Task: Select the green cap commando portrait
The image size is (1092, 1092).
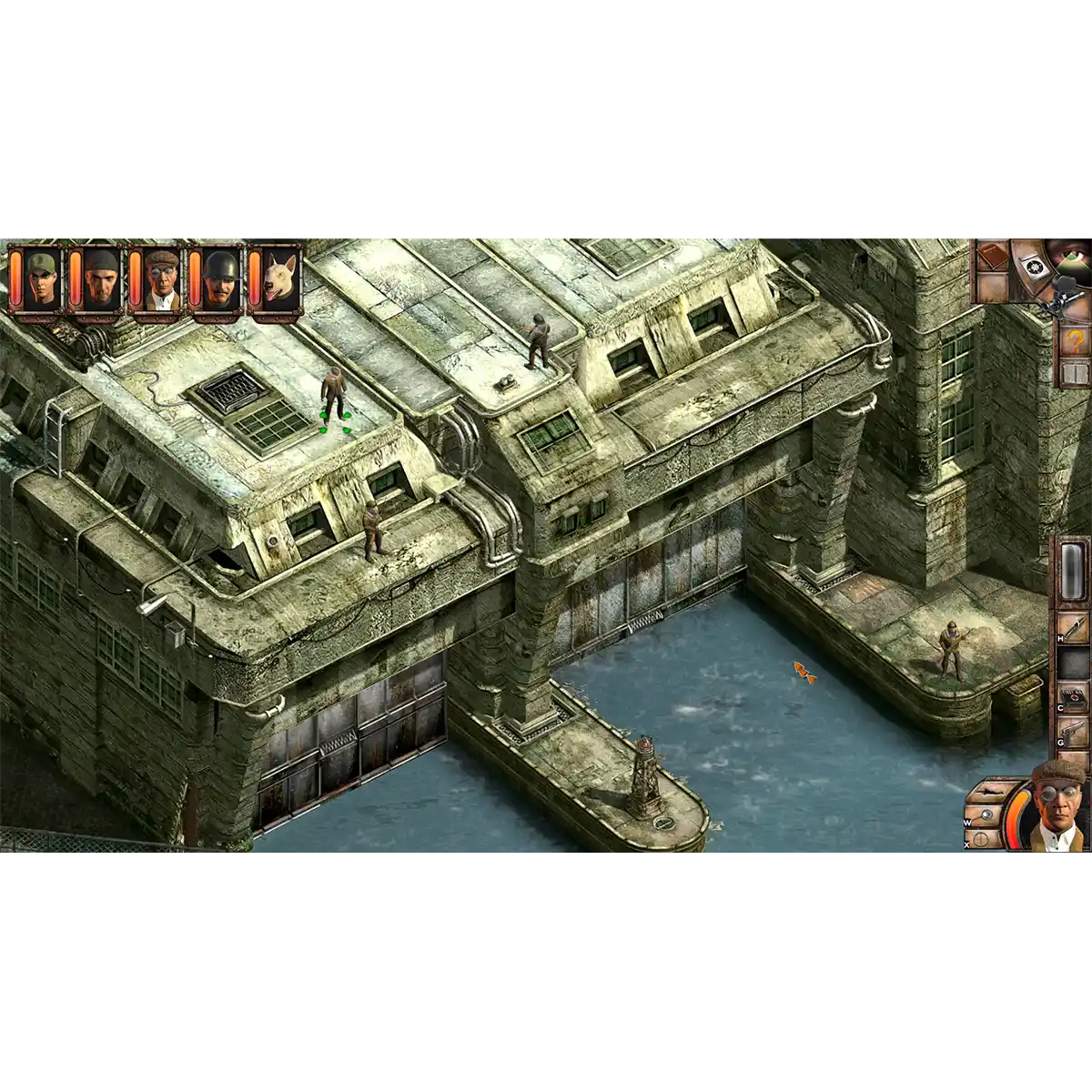Action: (x=39, y=278)
